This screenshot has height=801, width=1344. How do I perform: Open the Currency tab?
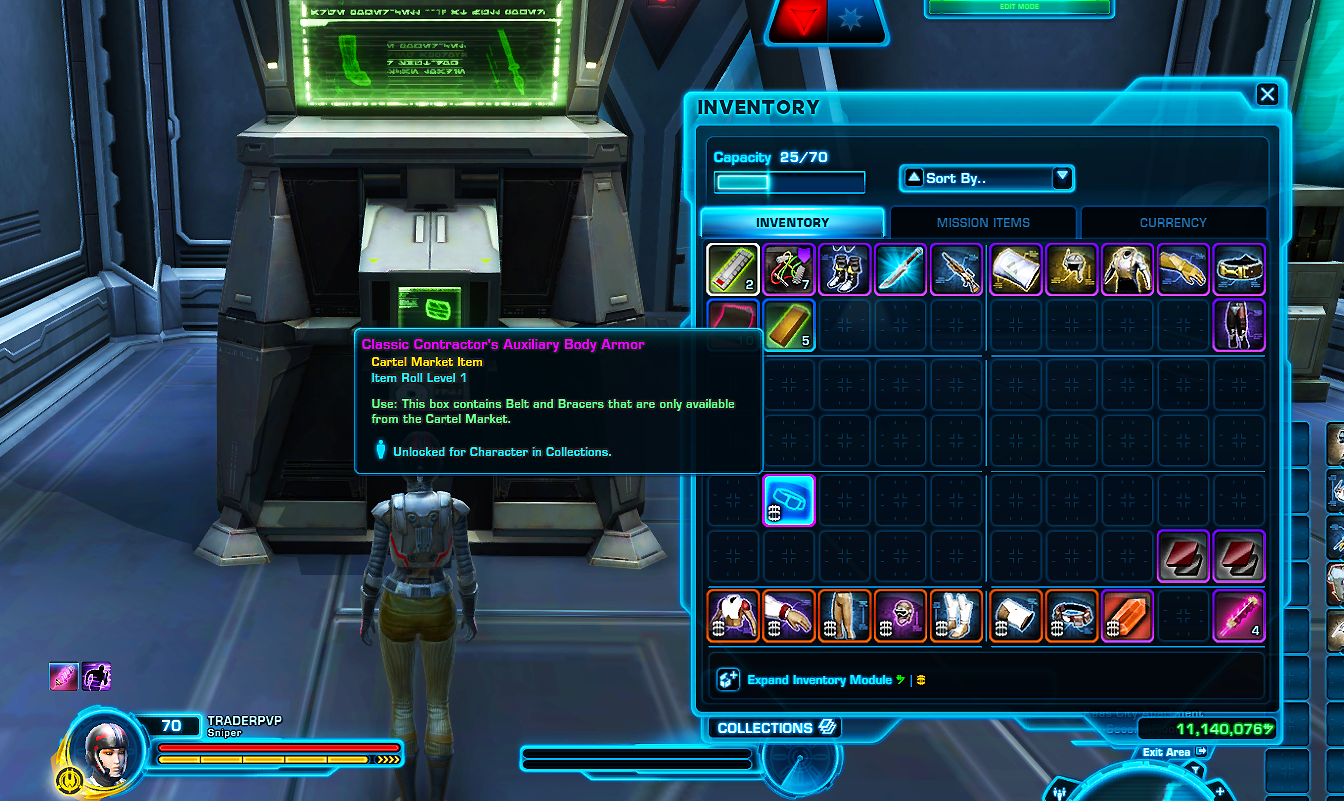1172,222
